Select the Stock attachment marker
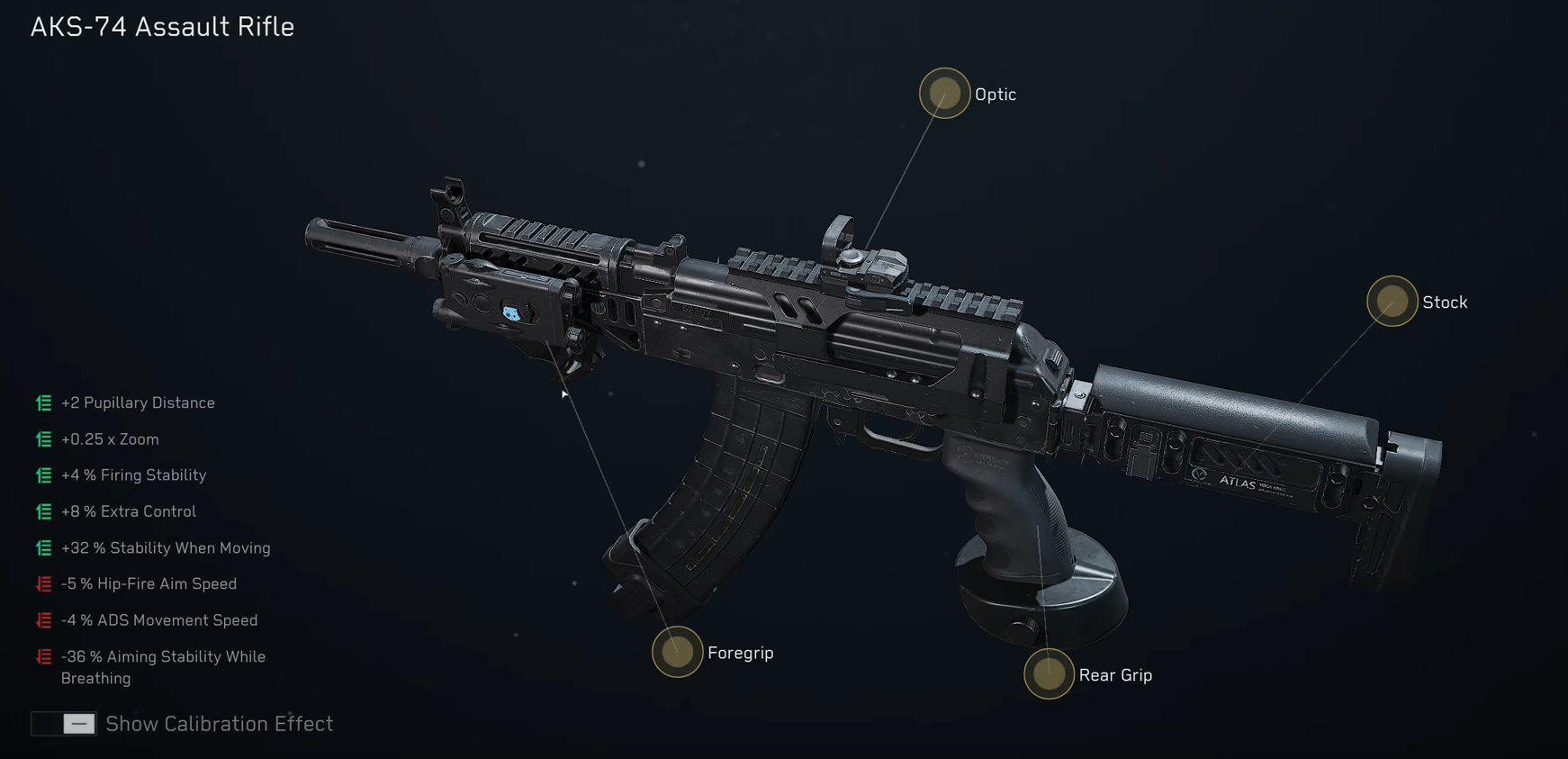The height and width of the screenshot is (759, 1568). [x=1392, y=303]
